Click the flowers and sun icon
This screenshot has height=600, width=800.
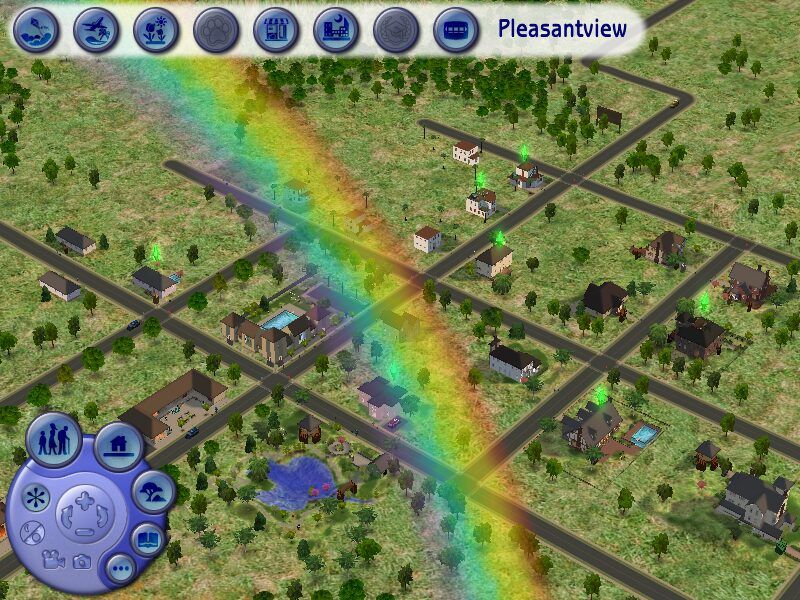(x=156, y=30)
